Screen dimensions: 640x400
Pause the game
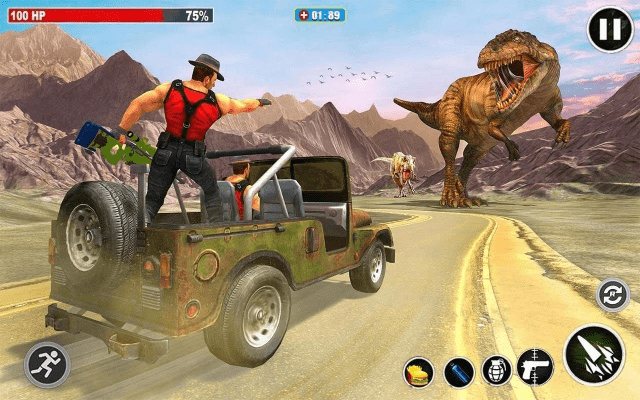point(609,30)
